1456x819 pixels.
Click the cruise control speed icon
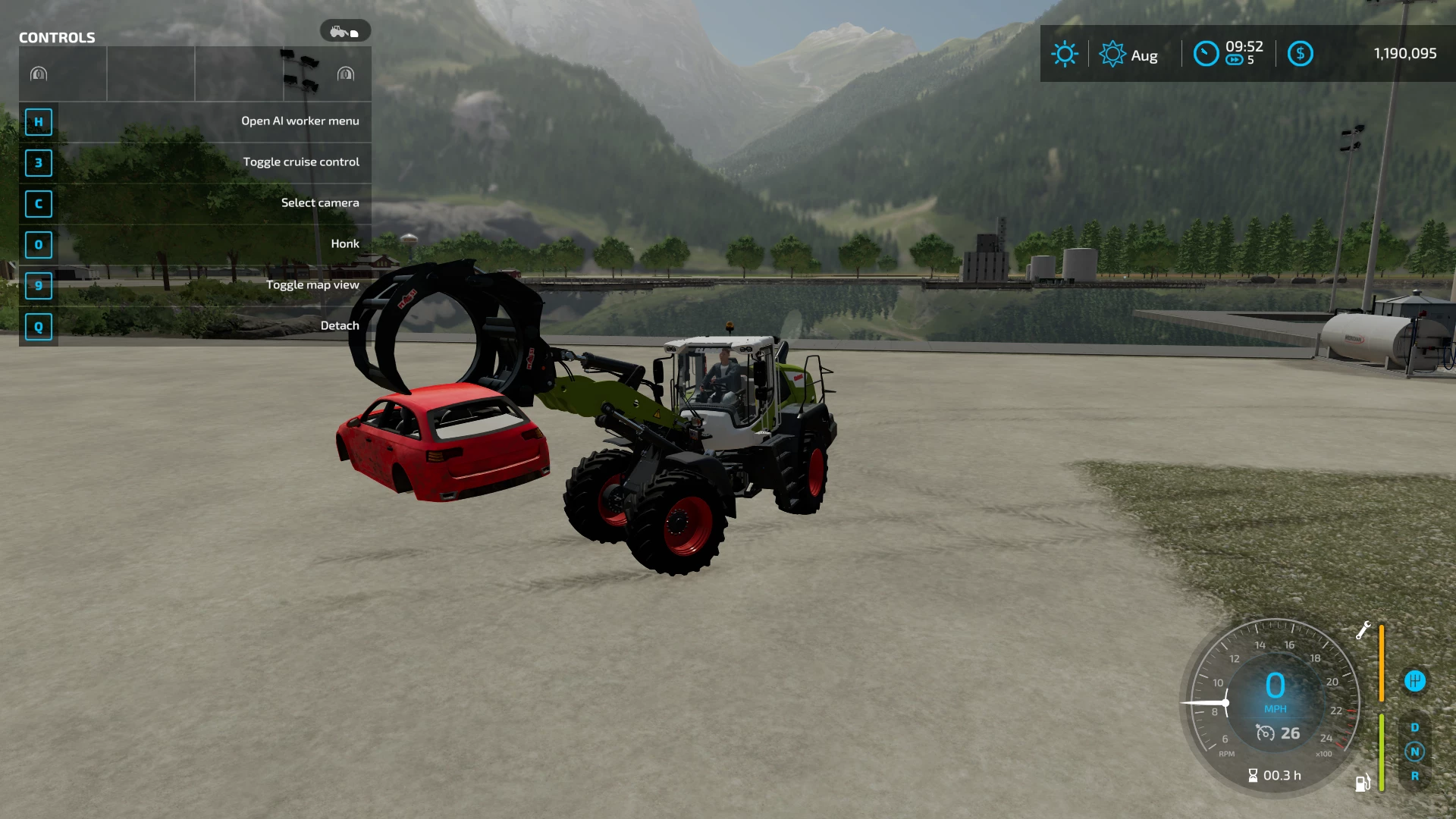pyautogui.click(x=1265, y=733)
